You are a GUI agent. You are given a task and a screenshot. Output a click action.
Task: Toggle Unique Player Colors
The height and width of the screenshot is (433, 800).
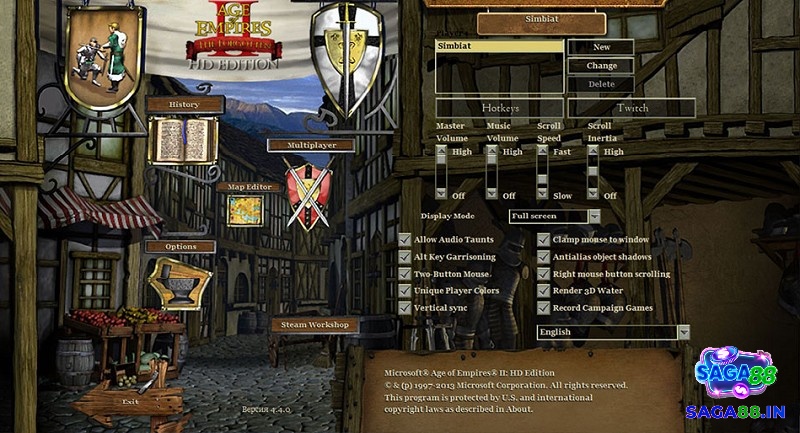click(x=405, y=291)
